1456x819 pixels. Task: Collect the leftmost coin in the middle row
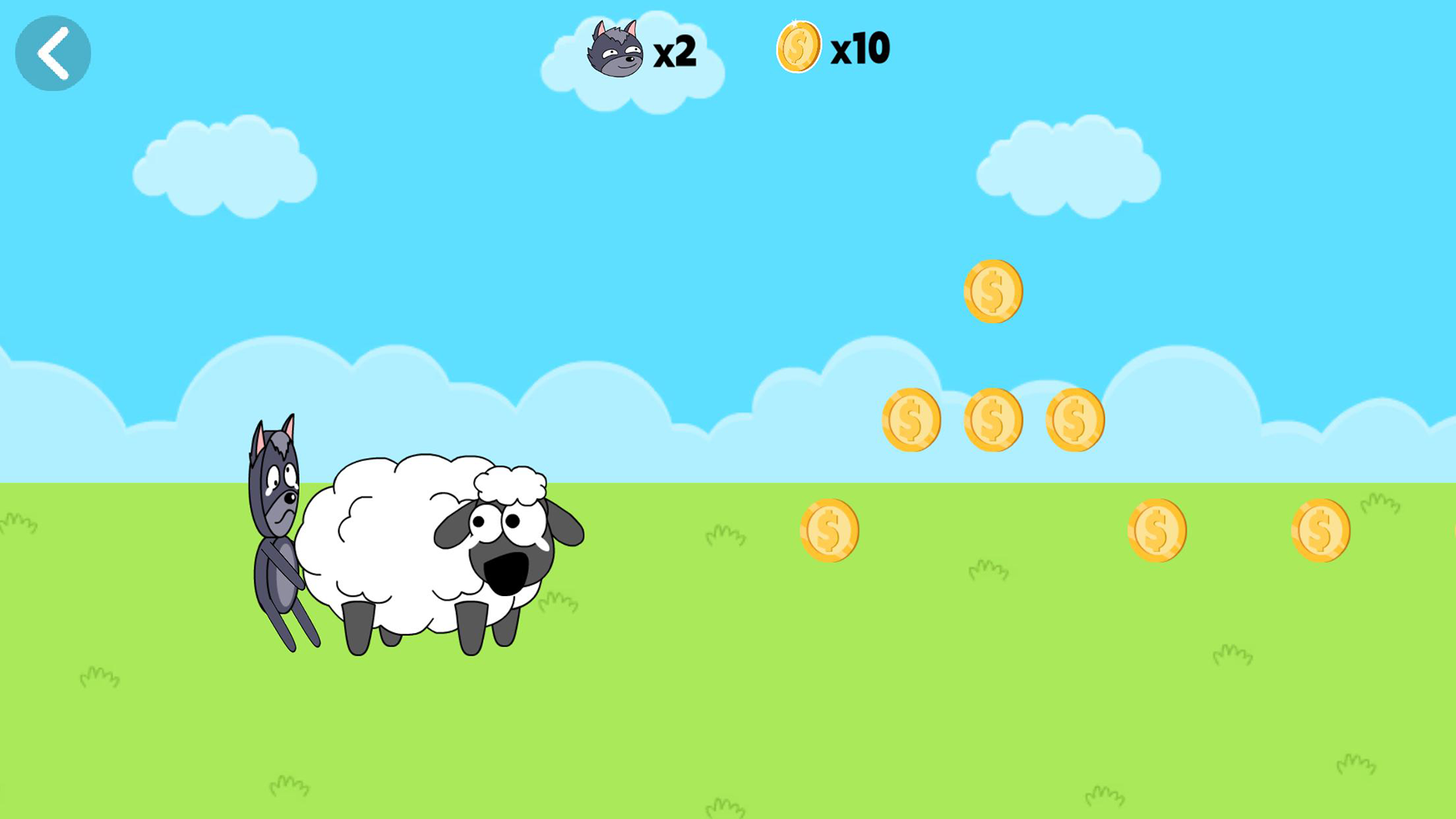pos(912,419)
